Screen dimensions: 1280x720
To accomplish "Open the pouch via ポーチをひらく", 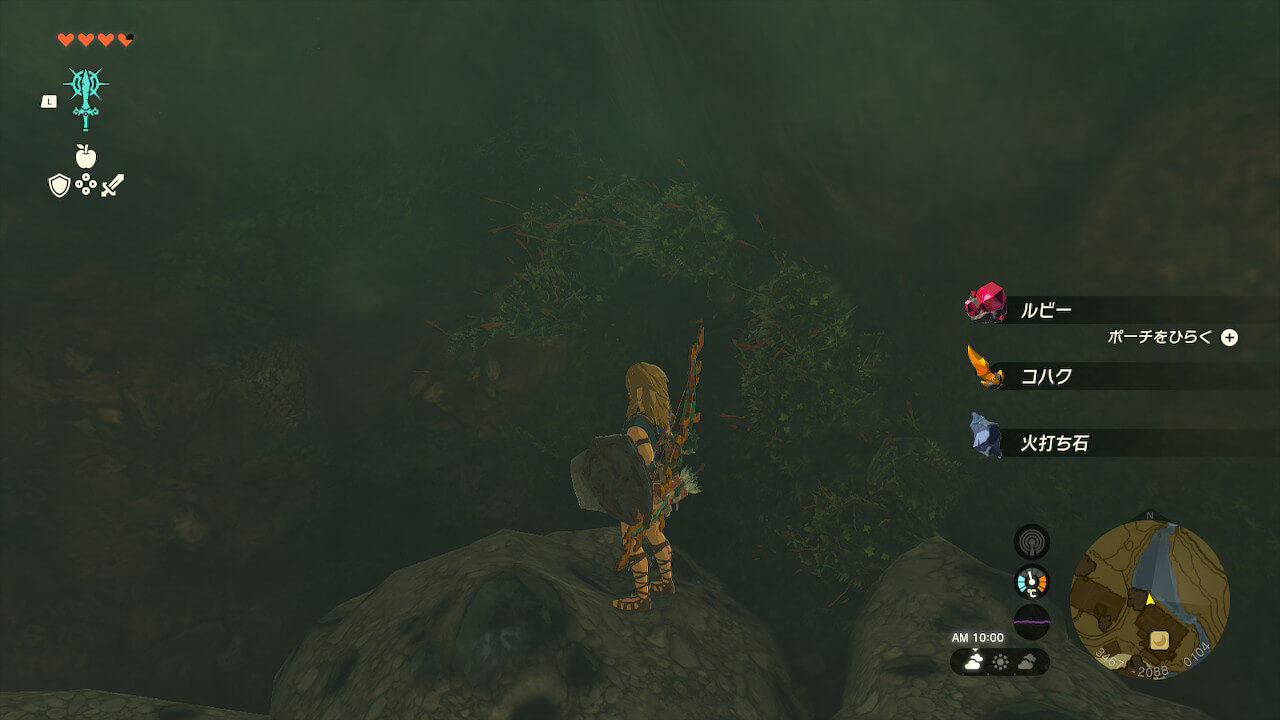I will click(1172, 337).
